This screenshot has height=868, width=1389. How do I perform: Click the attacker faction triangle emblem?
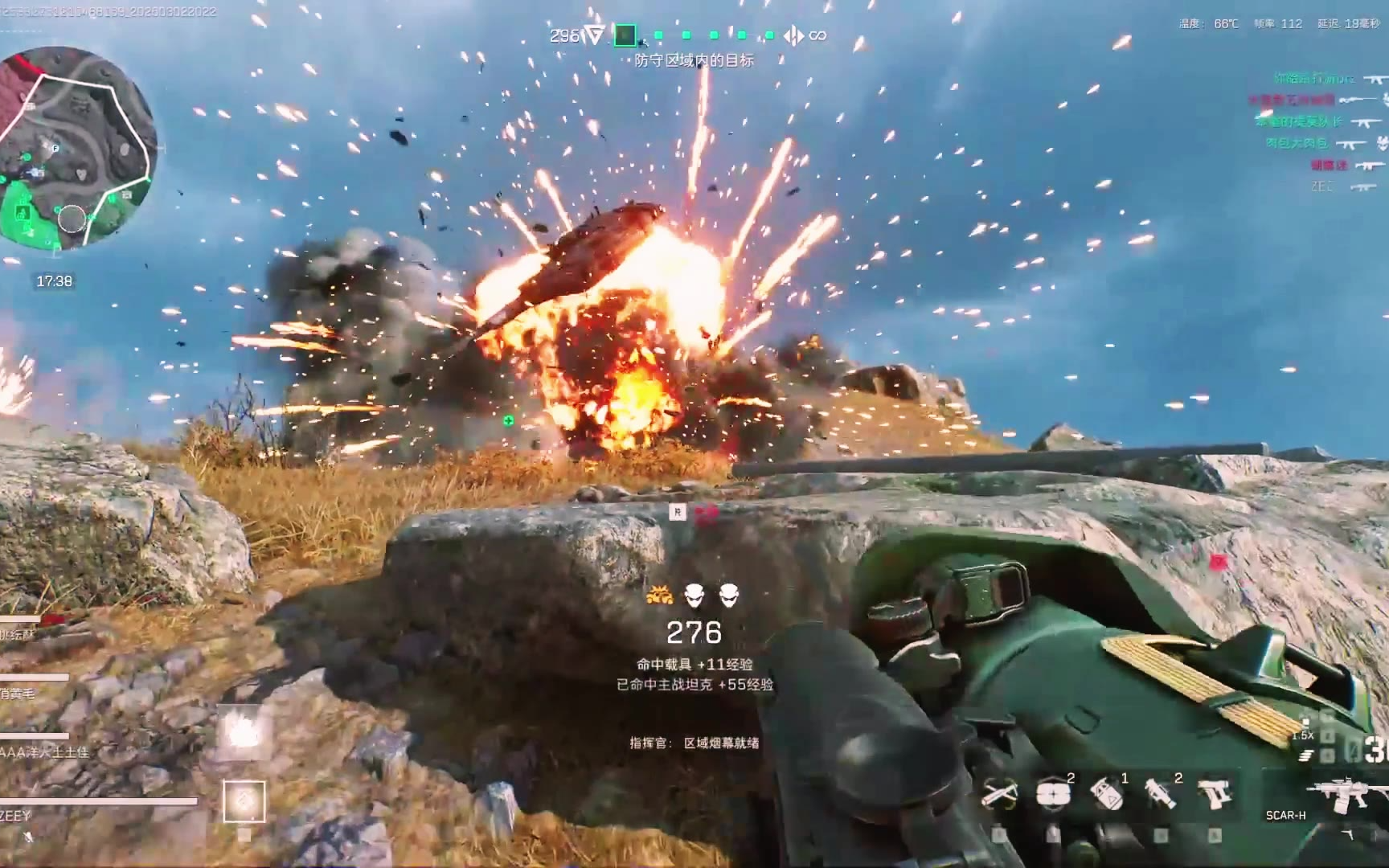[594, 35]
